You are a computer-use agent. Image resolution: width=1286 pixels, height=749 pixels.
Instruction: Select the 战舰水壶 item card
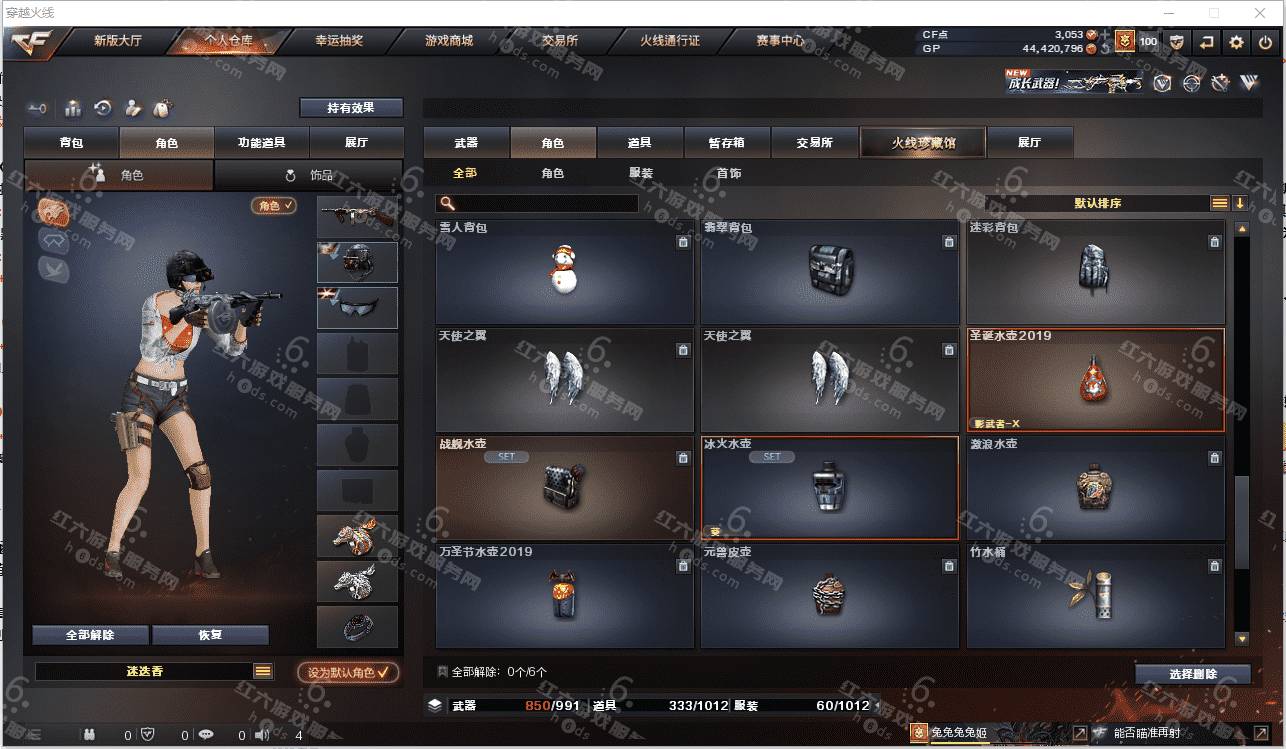565,488
